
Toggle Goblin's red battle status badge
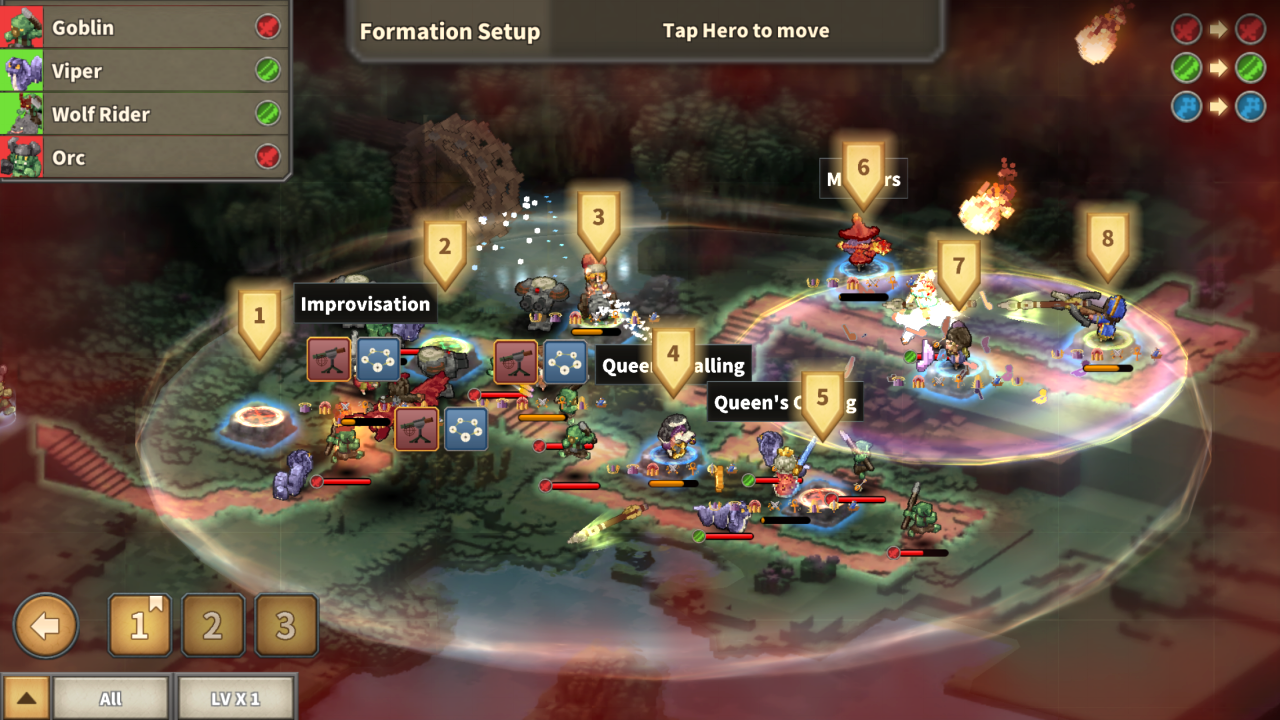pyautogui.click(x=266, y=27)
